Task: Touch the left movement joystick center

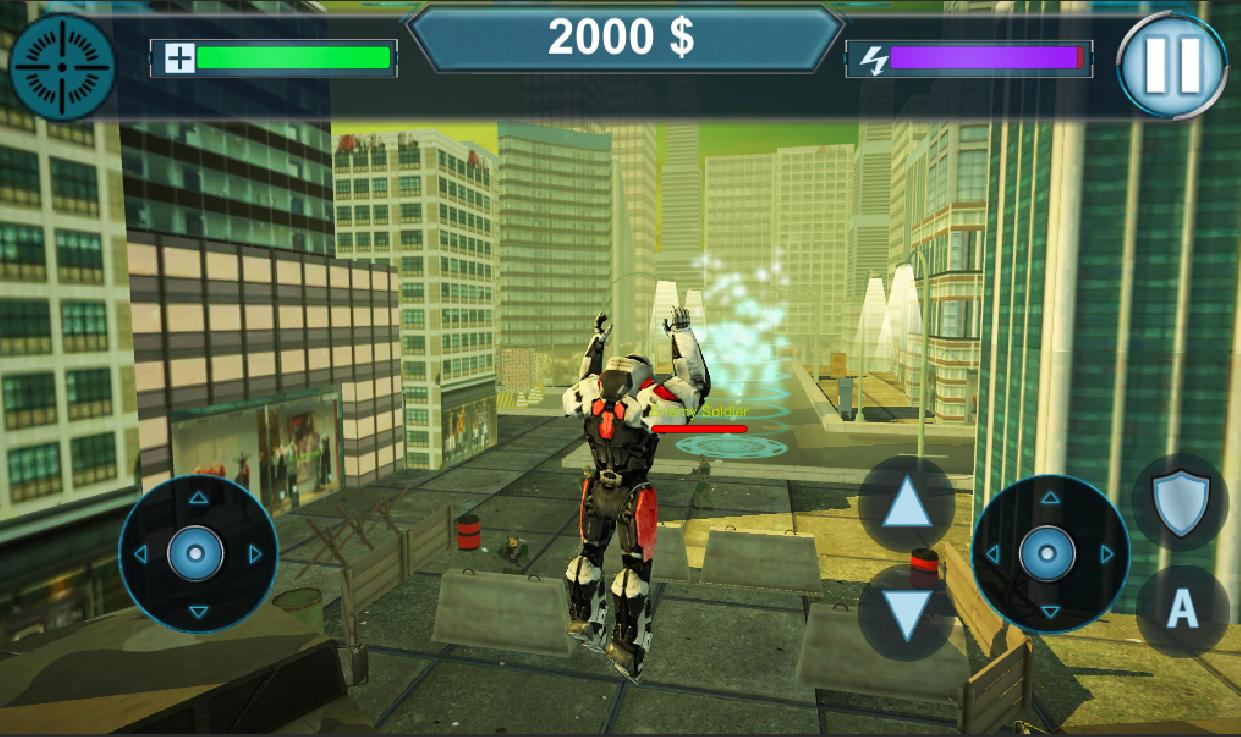Action: 197,553
